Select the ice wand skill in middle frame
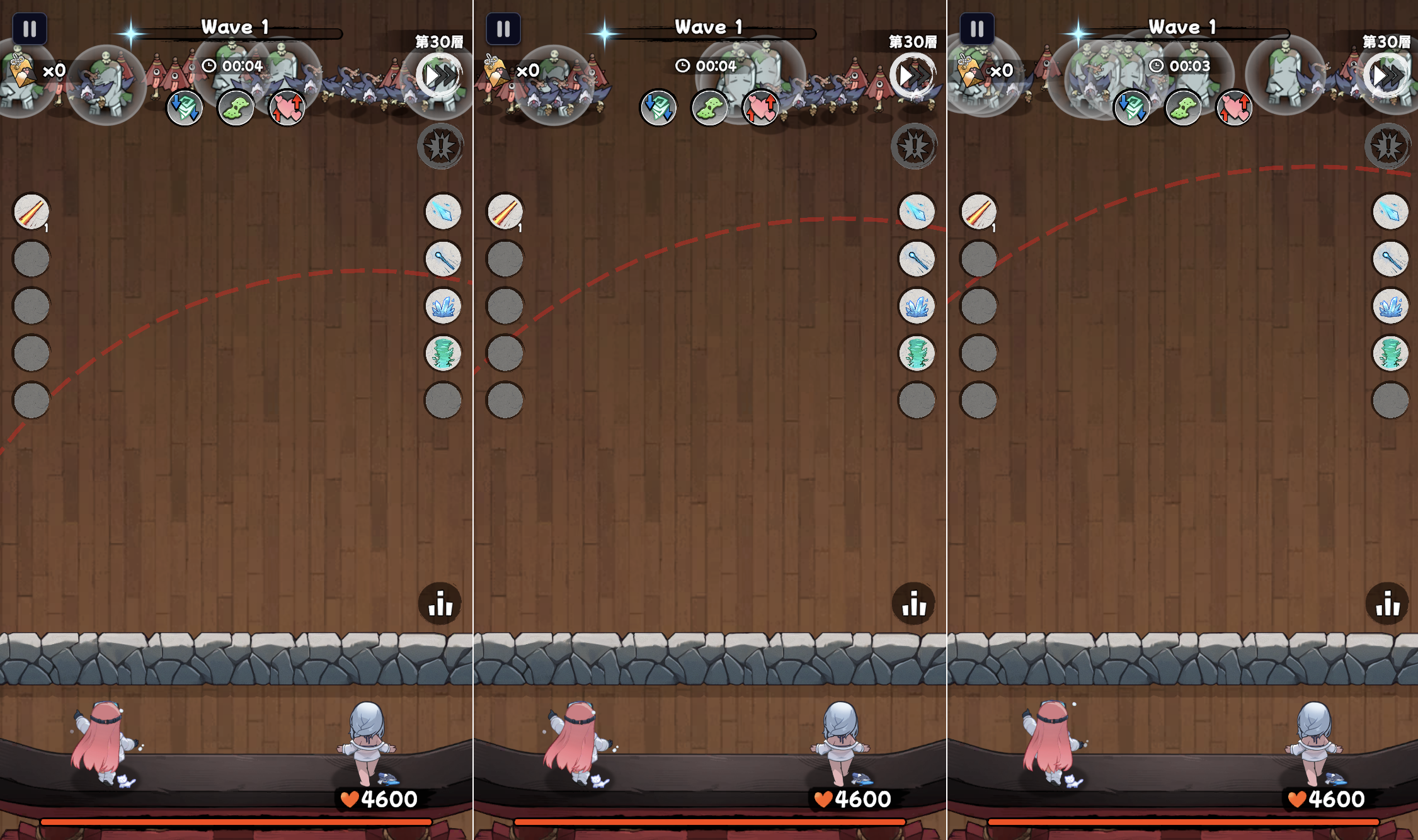 [x=917, y=259]
